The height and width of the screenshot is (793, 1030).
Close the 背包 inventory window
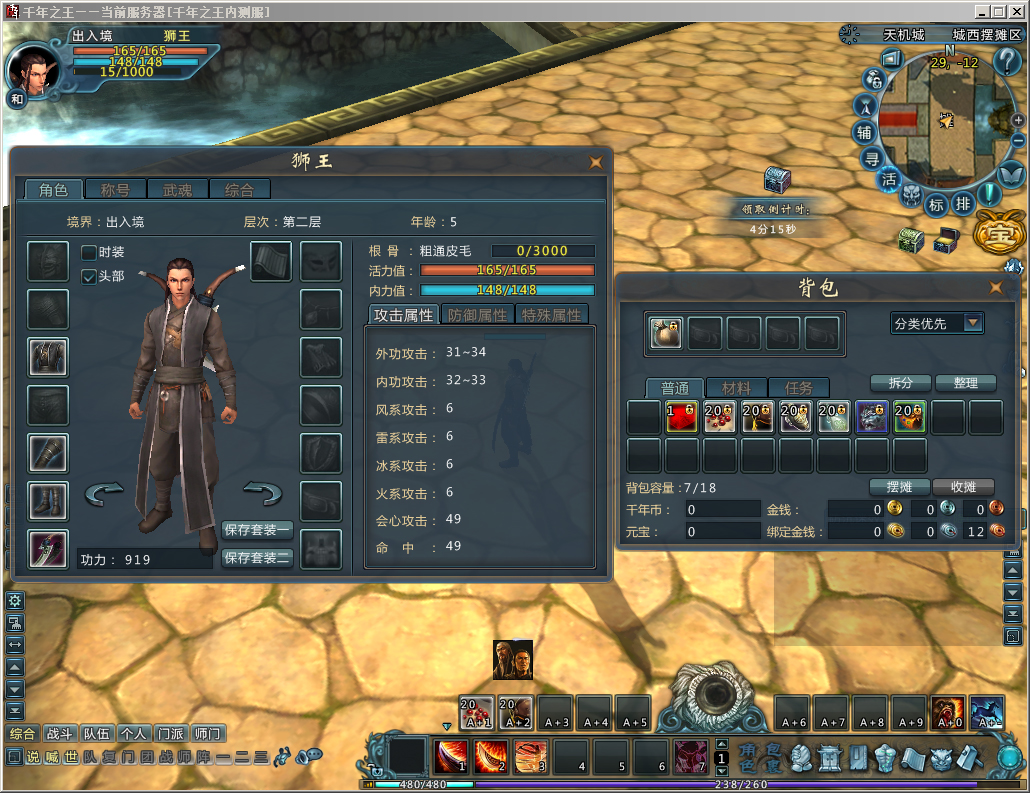(995, 288)
